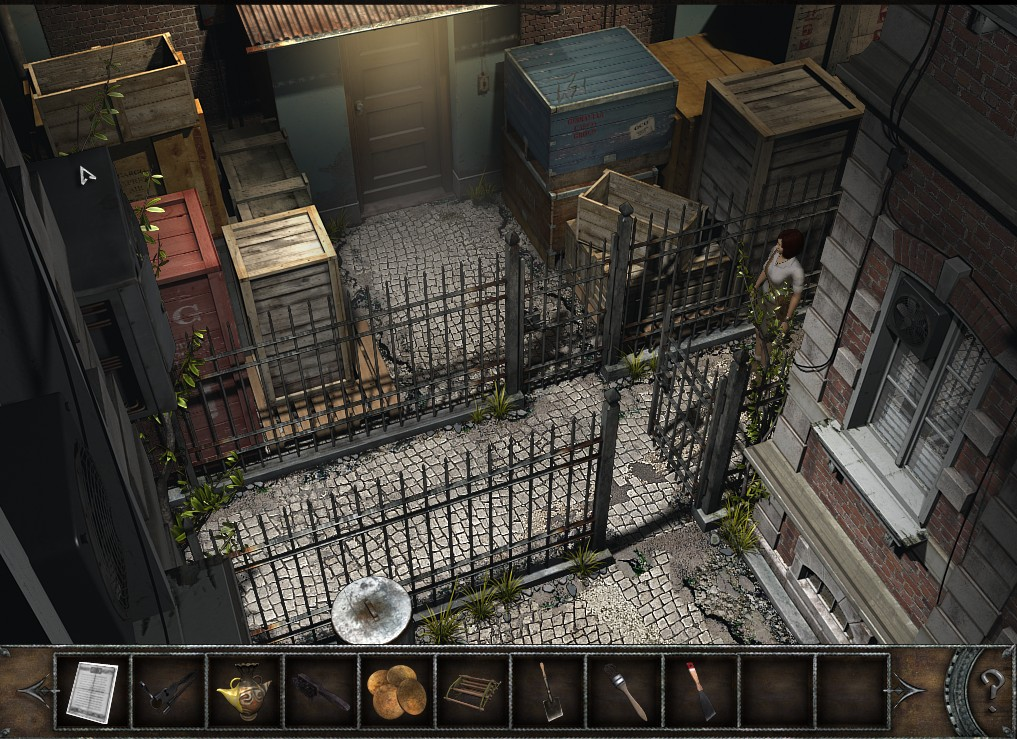Pick the small wooden rack item
Viewport: 1017px width, 739px height.
point(470,691)
